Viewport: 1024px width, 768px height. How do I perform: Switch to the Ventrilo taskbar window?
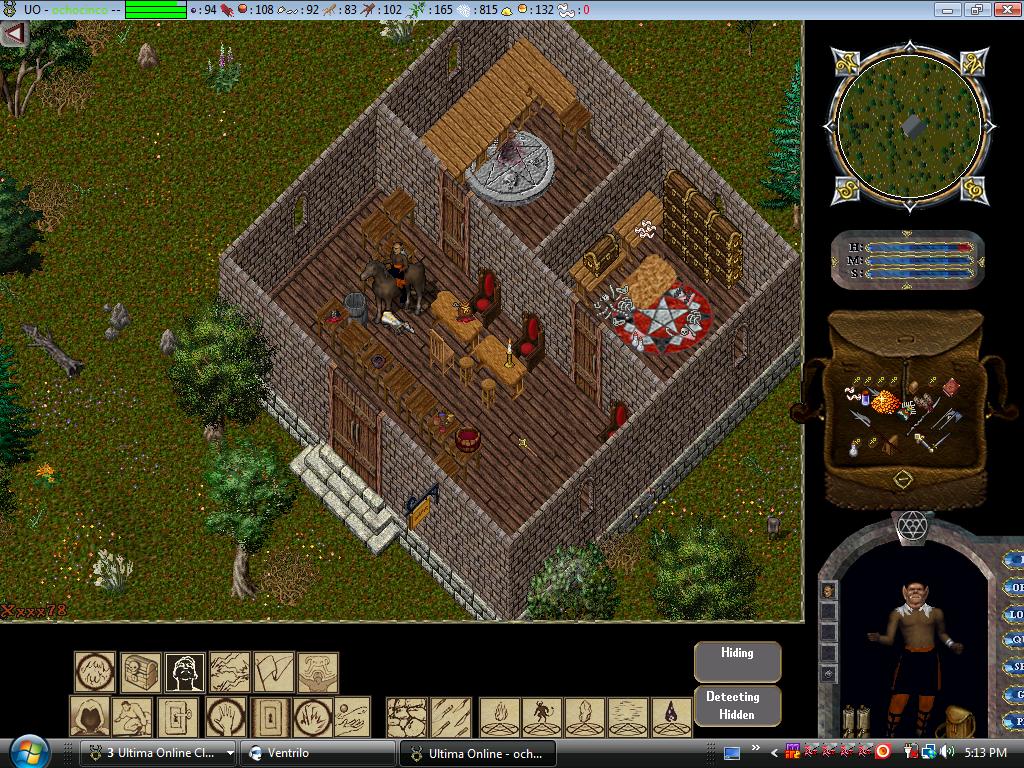pyautogui.click(x=320, y=753)
